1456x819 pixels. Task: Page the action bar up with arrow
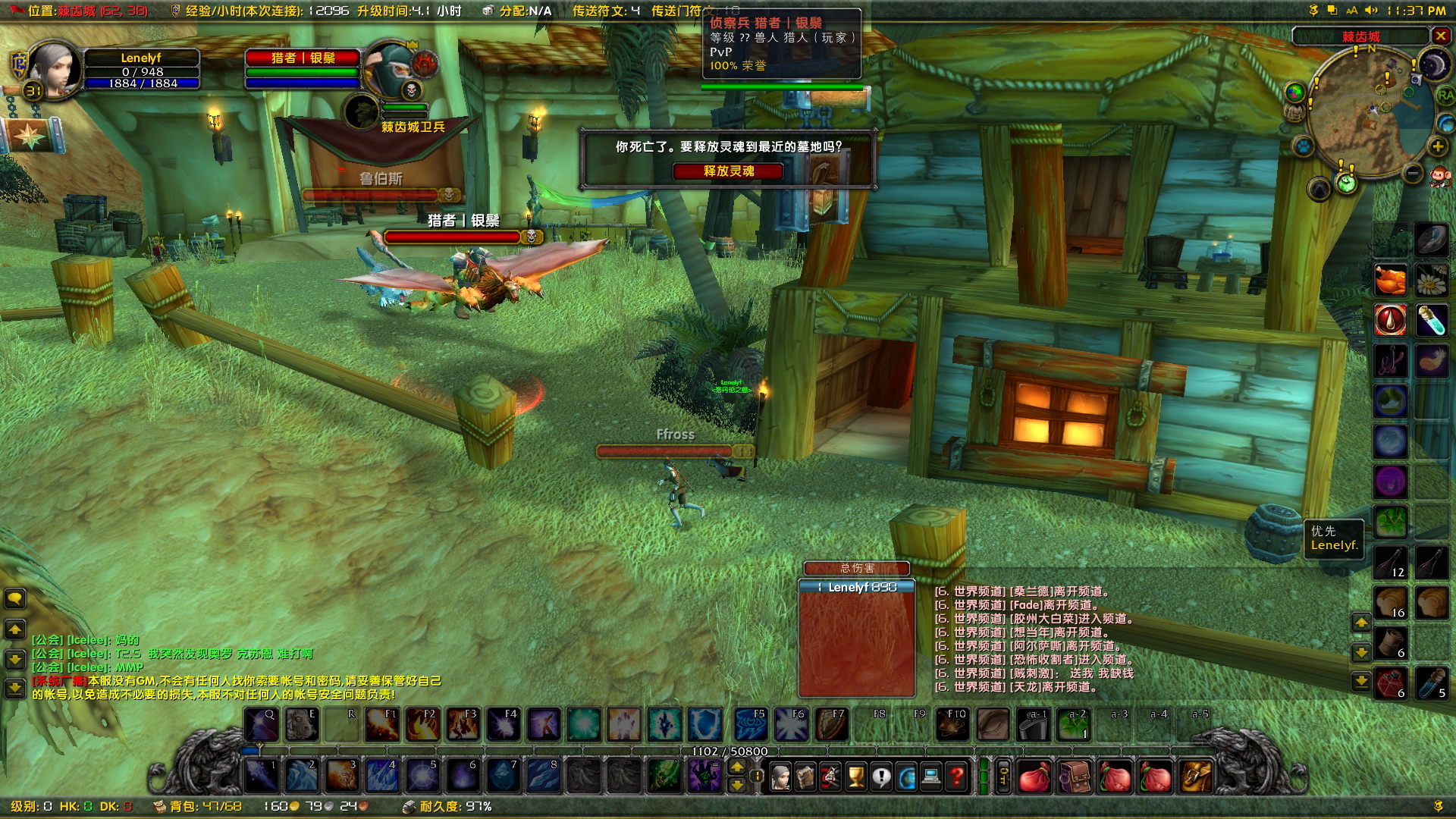pos(736,767)
